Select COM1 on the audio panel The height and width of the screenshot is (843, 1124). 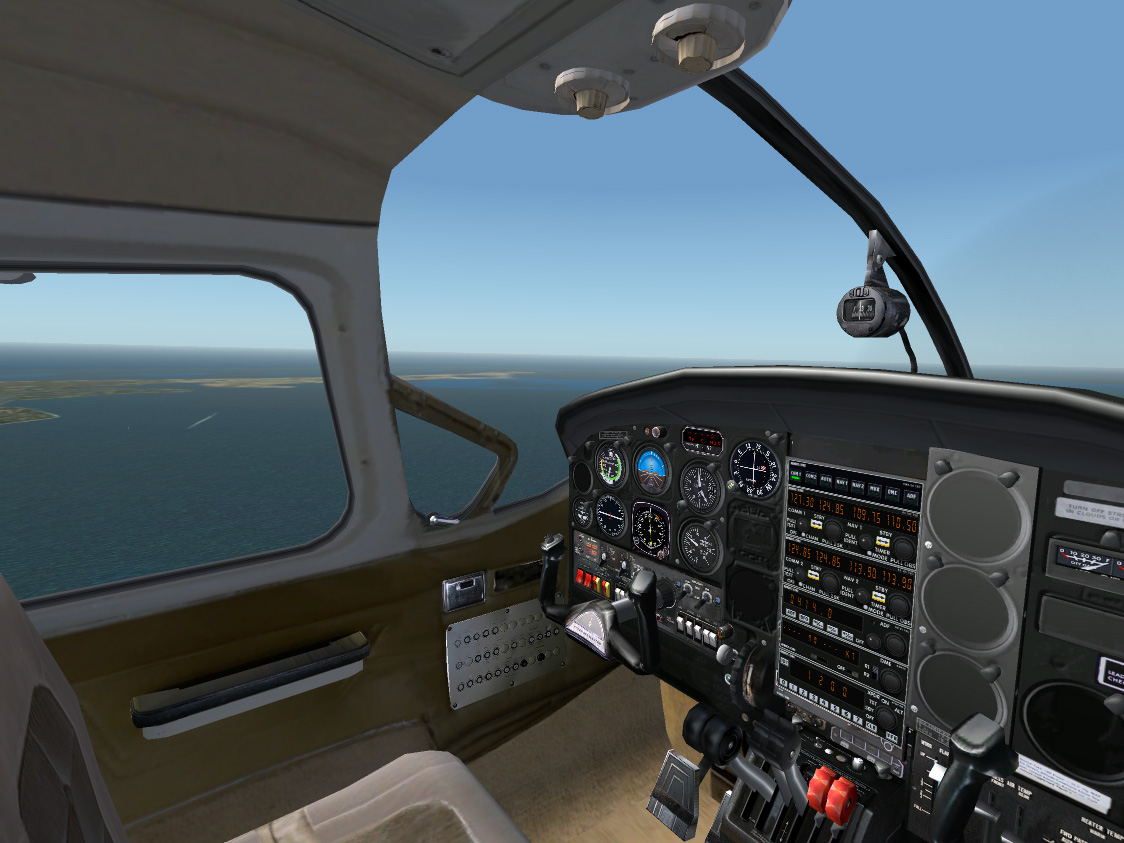(797, 476)
